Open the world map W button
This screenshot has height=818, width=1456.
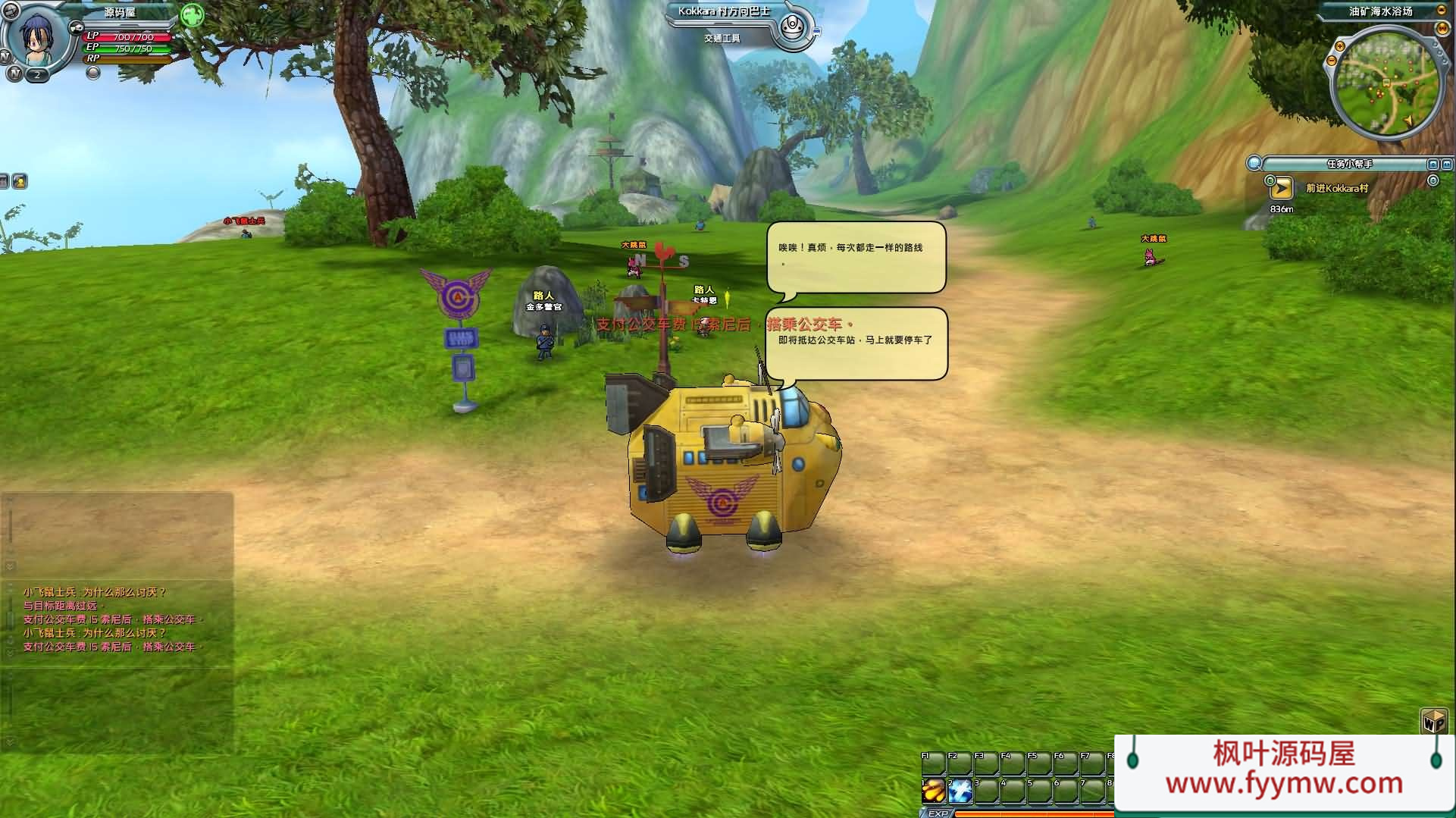[x=1442, y=28]
